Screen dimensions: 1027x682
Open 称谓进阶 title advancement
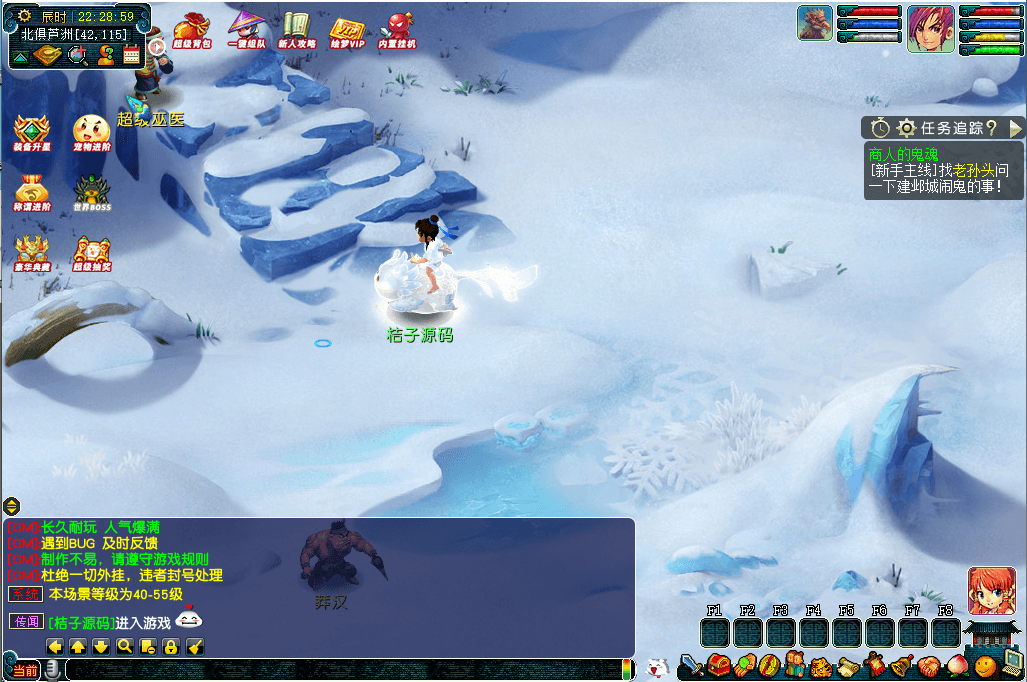(31, 193)
